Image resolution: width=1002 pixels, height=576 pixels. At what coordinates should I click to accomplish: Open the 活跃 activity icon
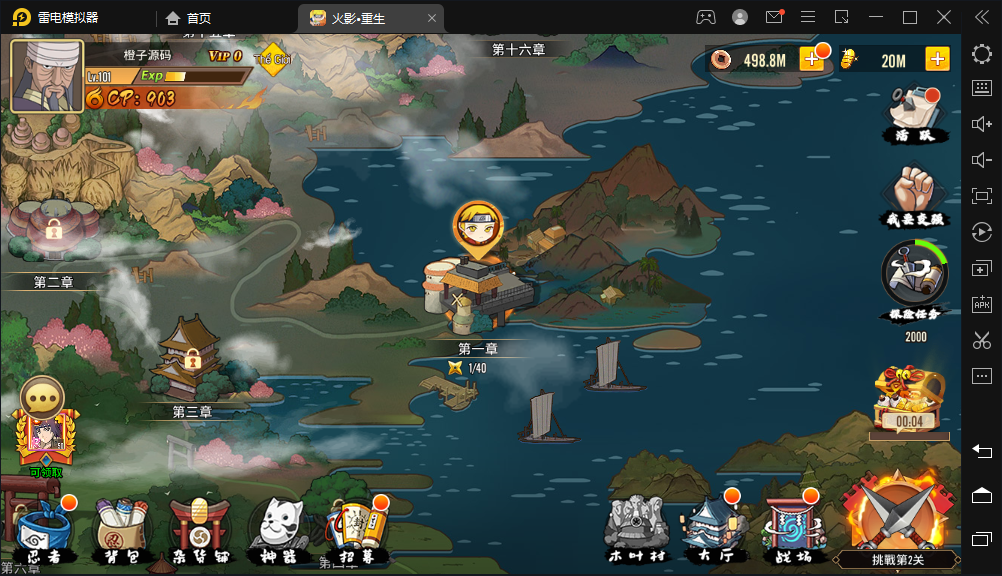point(914,112)
